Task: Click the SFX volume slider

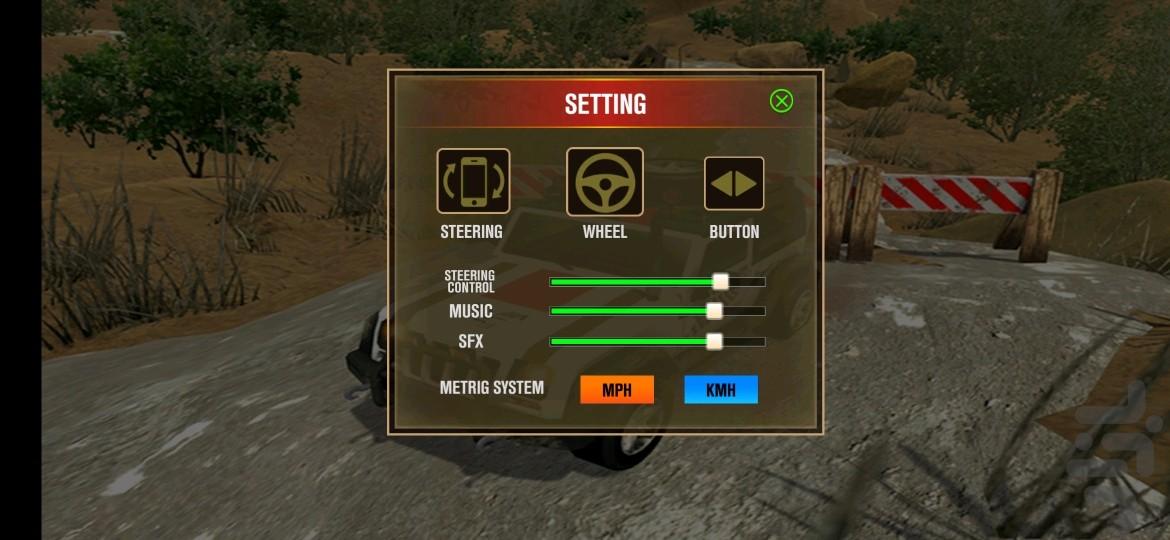Action: (714, 341)
